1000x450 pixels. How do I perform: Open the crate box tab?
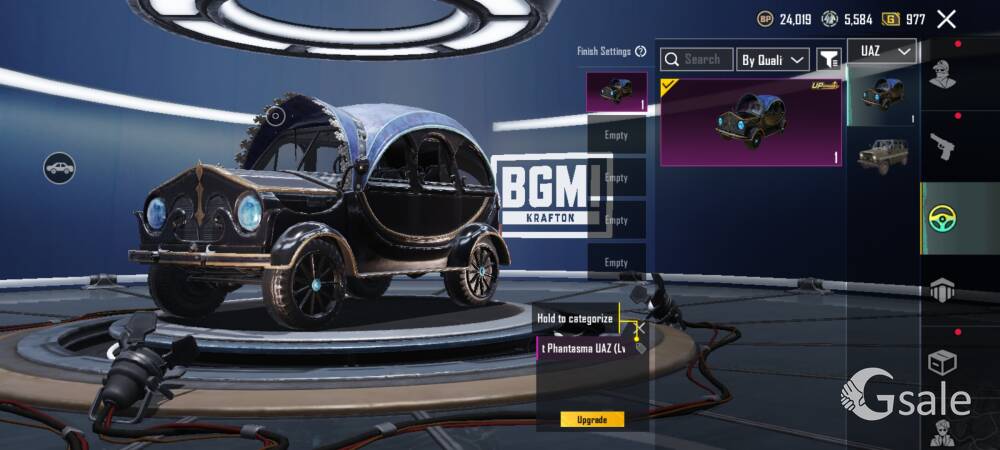click(942, 361)
